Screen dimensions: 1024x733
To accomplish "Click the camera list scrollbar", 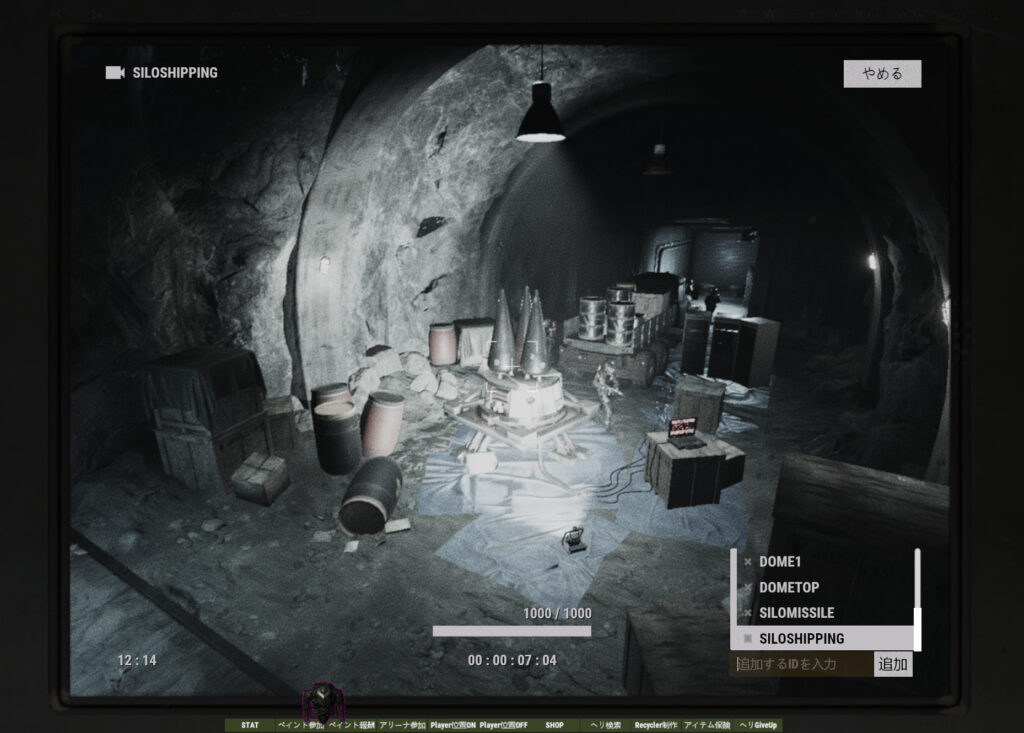I will pos(917,600).
